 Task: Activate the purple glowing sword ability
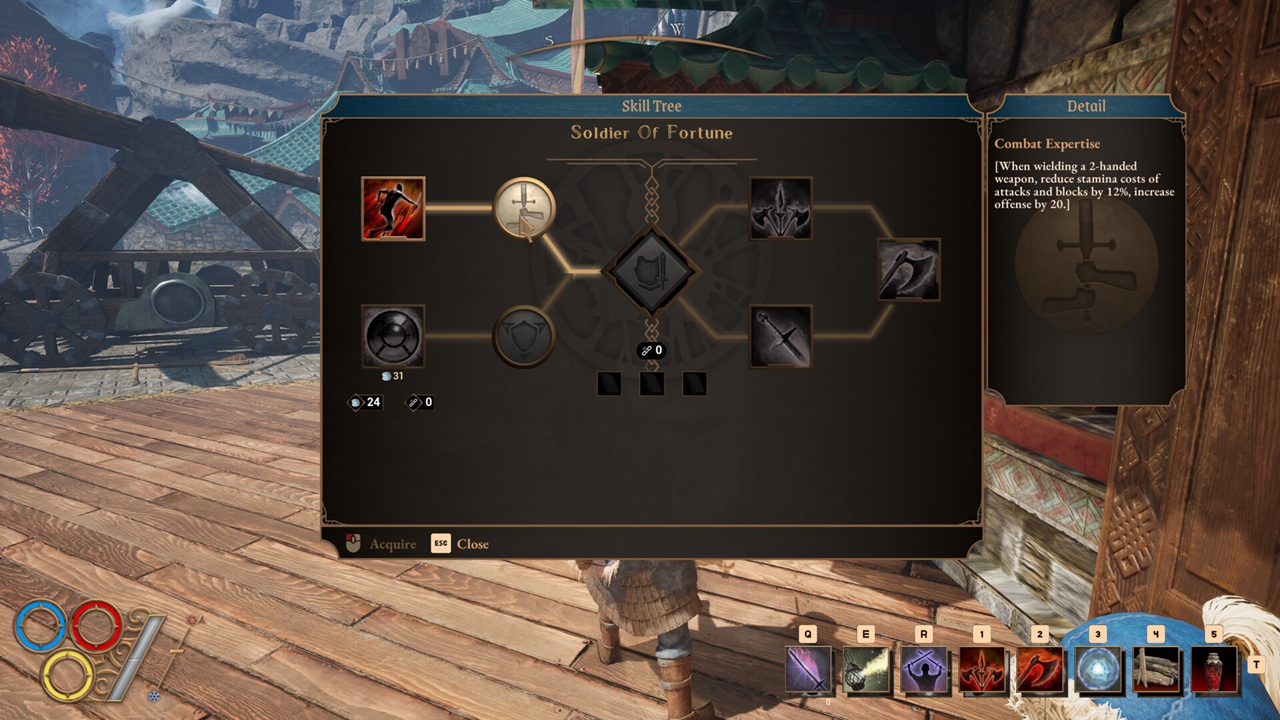point(808,669)
